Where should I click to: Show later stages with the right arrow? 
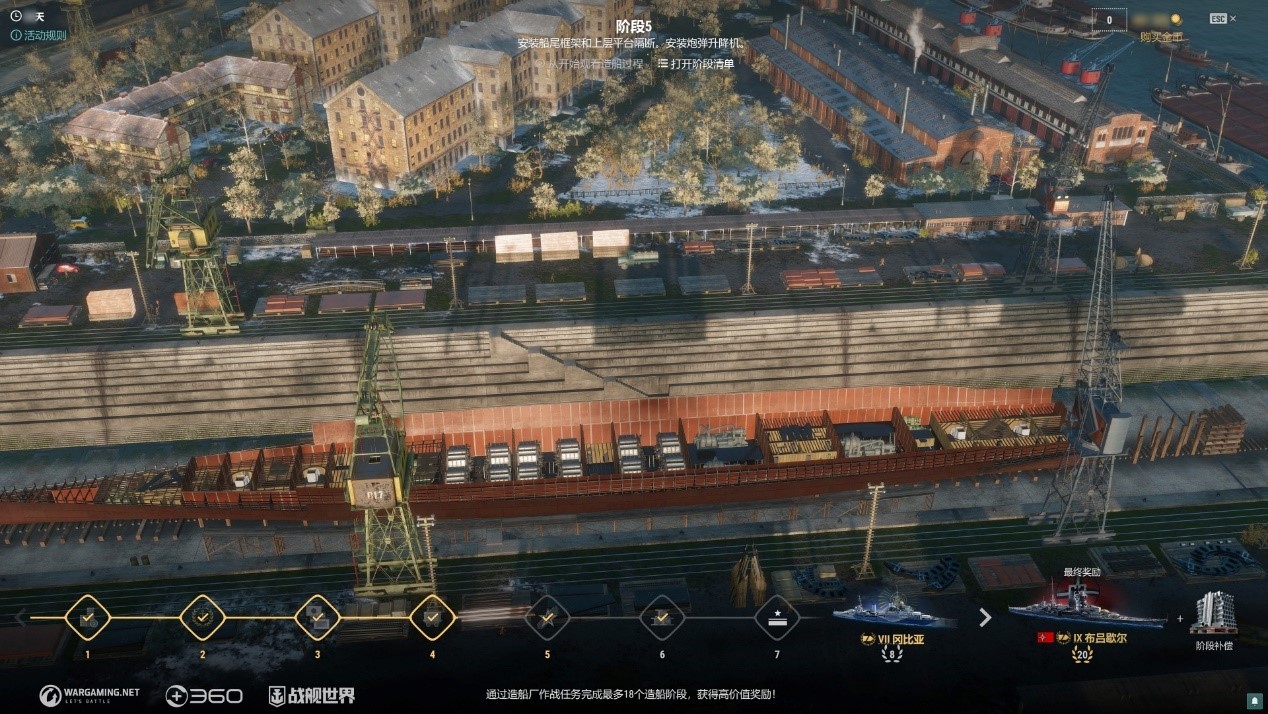[x=985, y=618]
